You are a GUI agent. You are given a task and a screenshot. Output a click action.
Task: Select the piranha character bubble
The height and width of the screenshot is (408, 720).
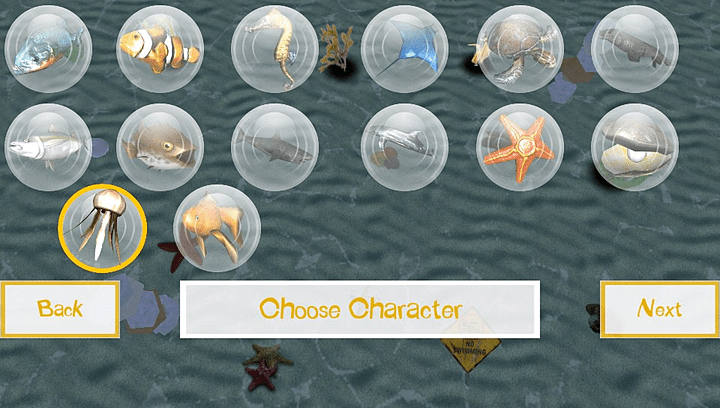(49, 48)
